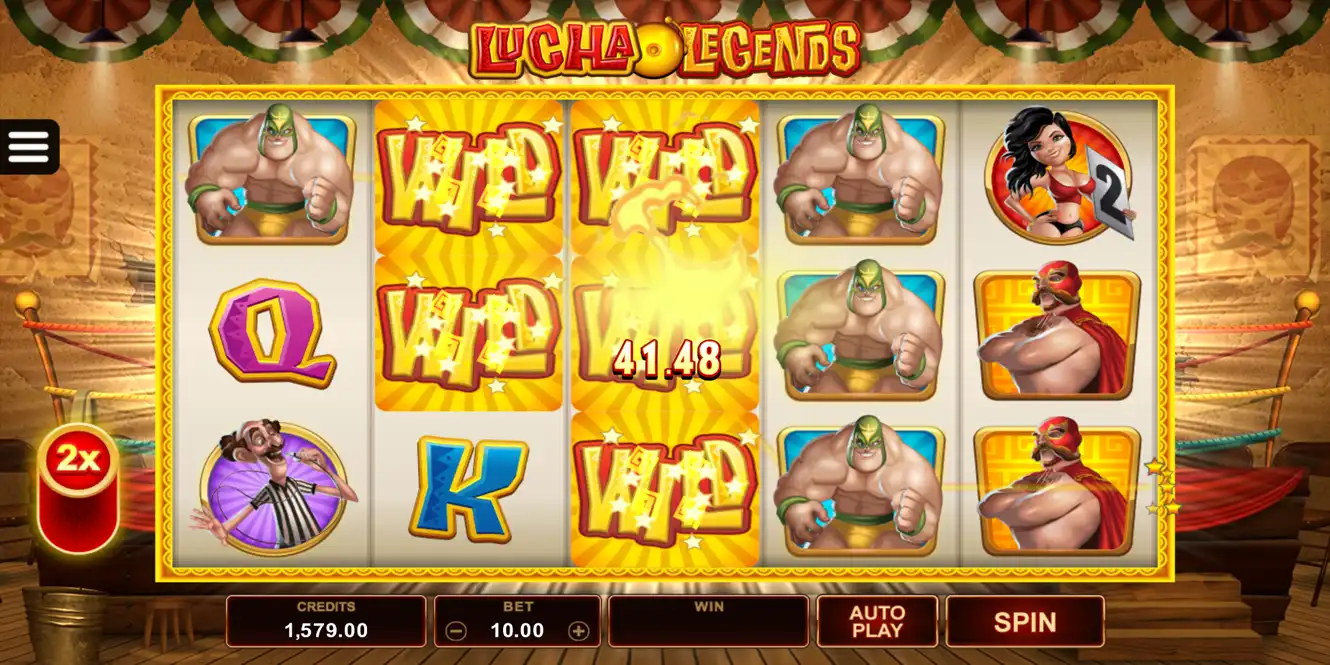Open the Auto Play options
This screenshot has width=1330, height=665.
click(877, 622)
